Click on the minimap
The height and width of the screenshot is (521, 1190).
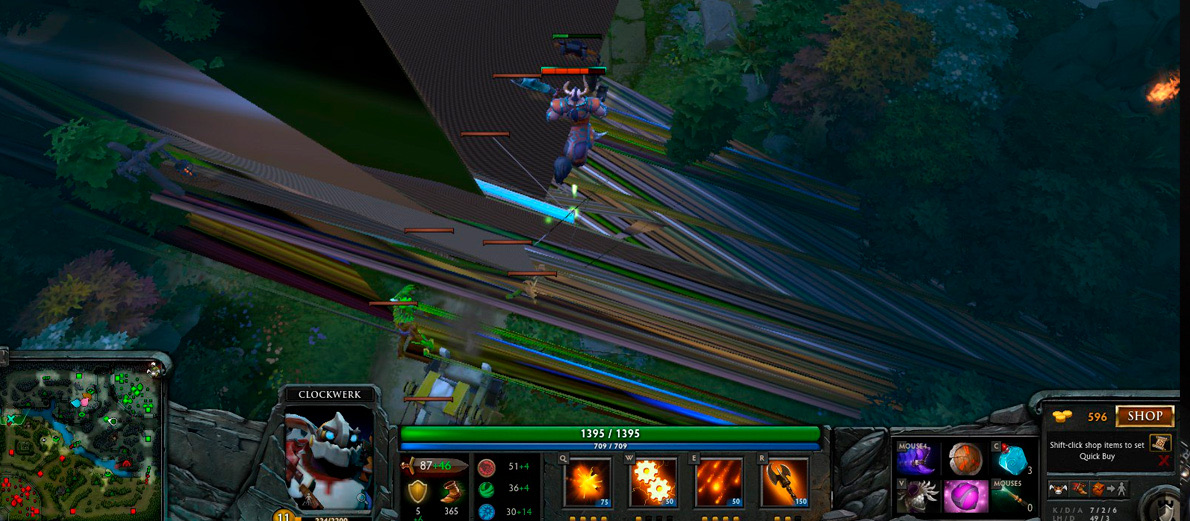(x=84, y=435)
